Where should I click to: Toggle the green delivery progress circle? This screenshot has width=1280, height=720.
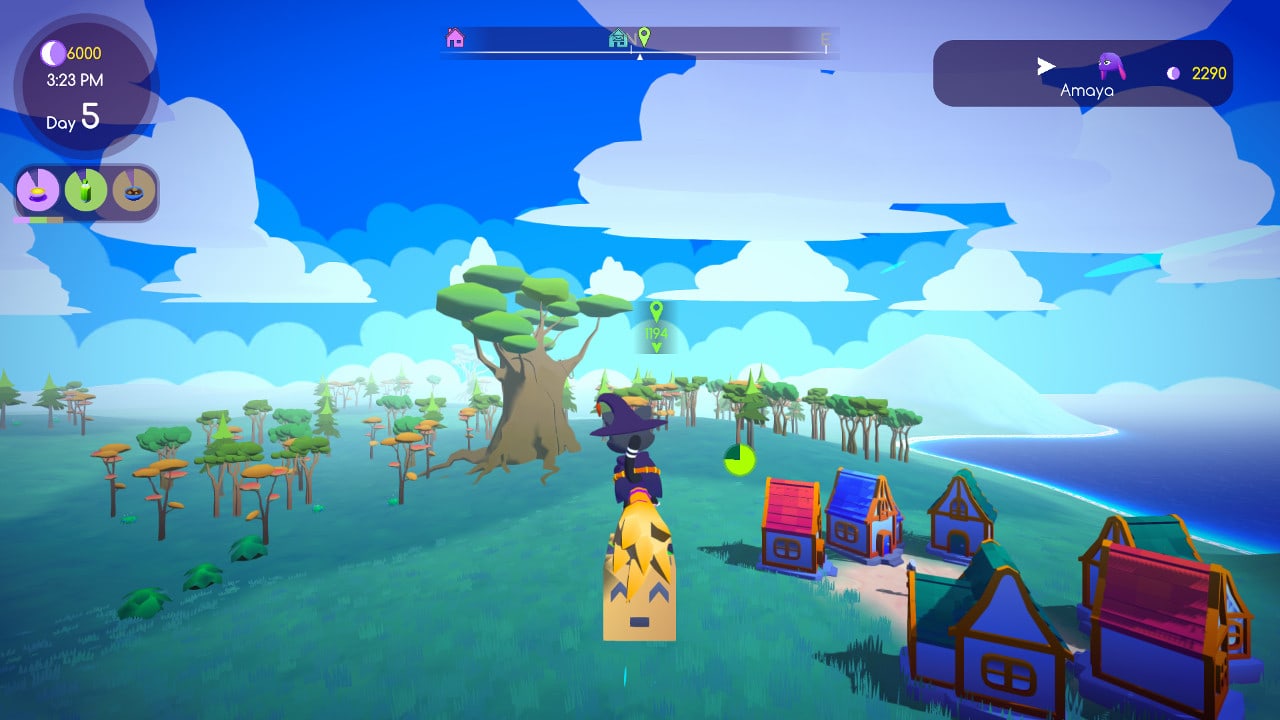pyautogui.click(x=737, y=461)
